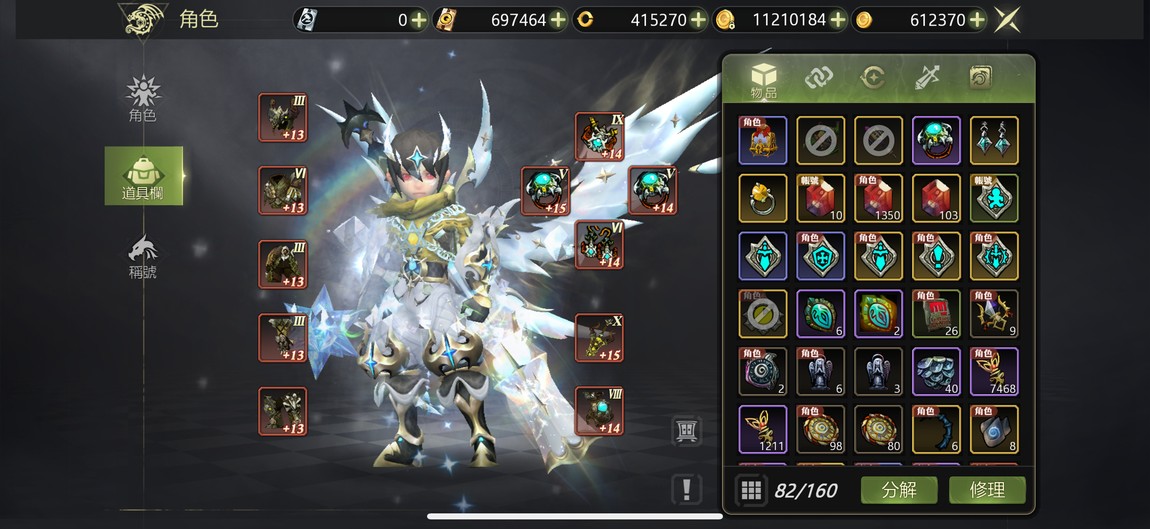
Task: Open the 角色 character tab
Action: 143,99
